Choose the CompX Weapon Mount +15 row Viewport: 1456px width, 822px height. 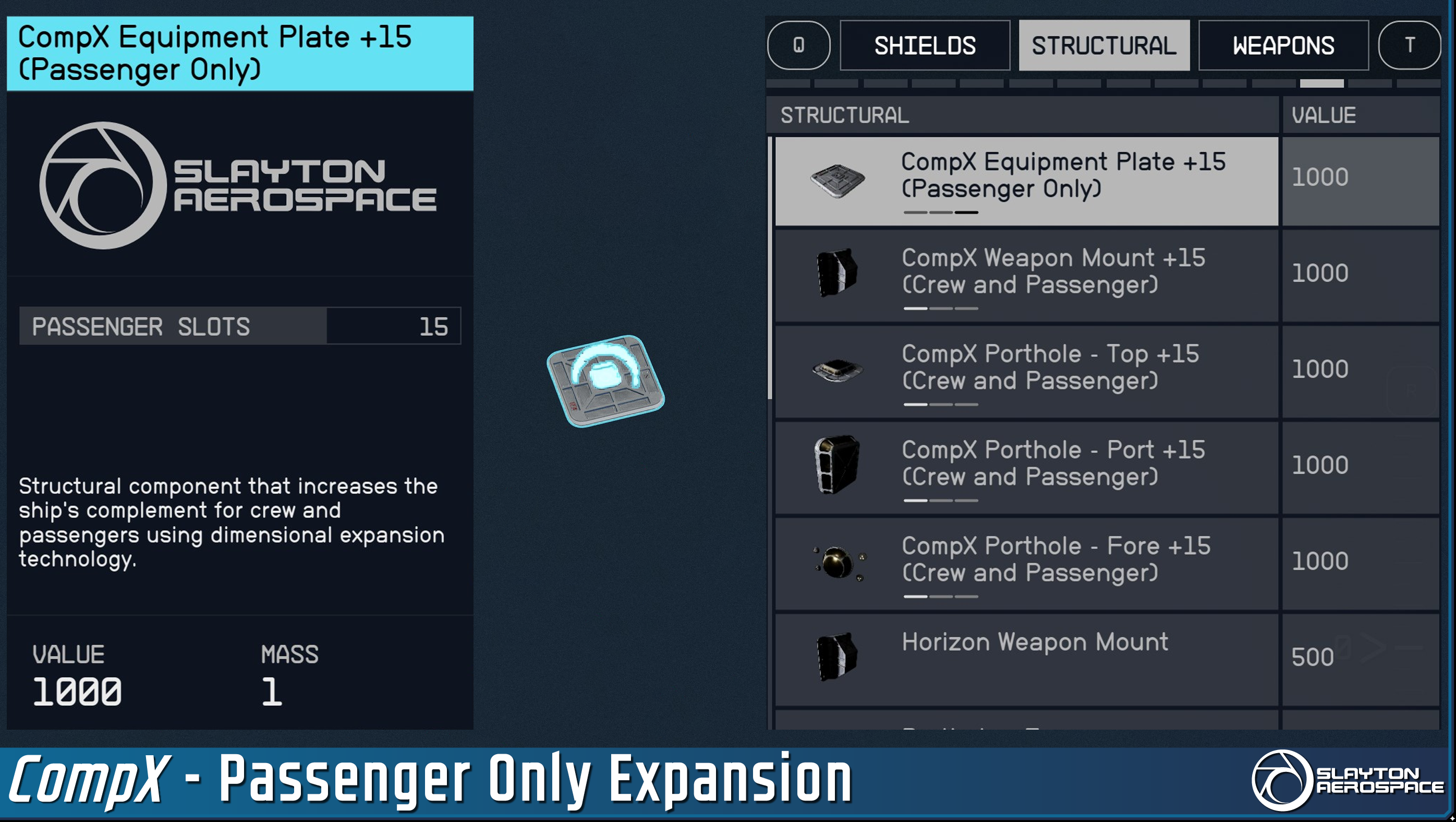pyautogui.click(x=1026, y=276)
